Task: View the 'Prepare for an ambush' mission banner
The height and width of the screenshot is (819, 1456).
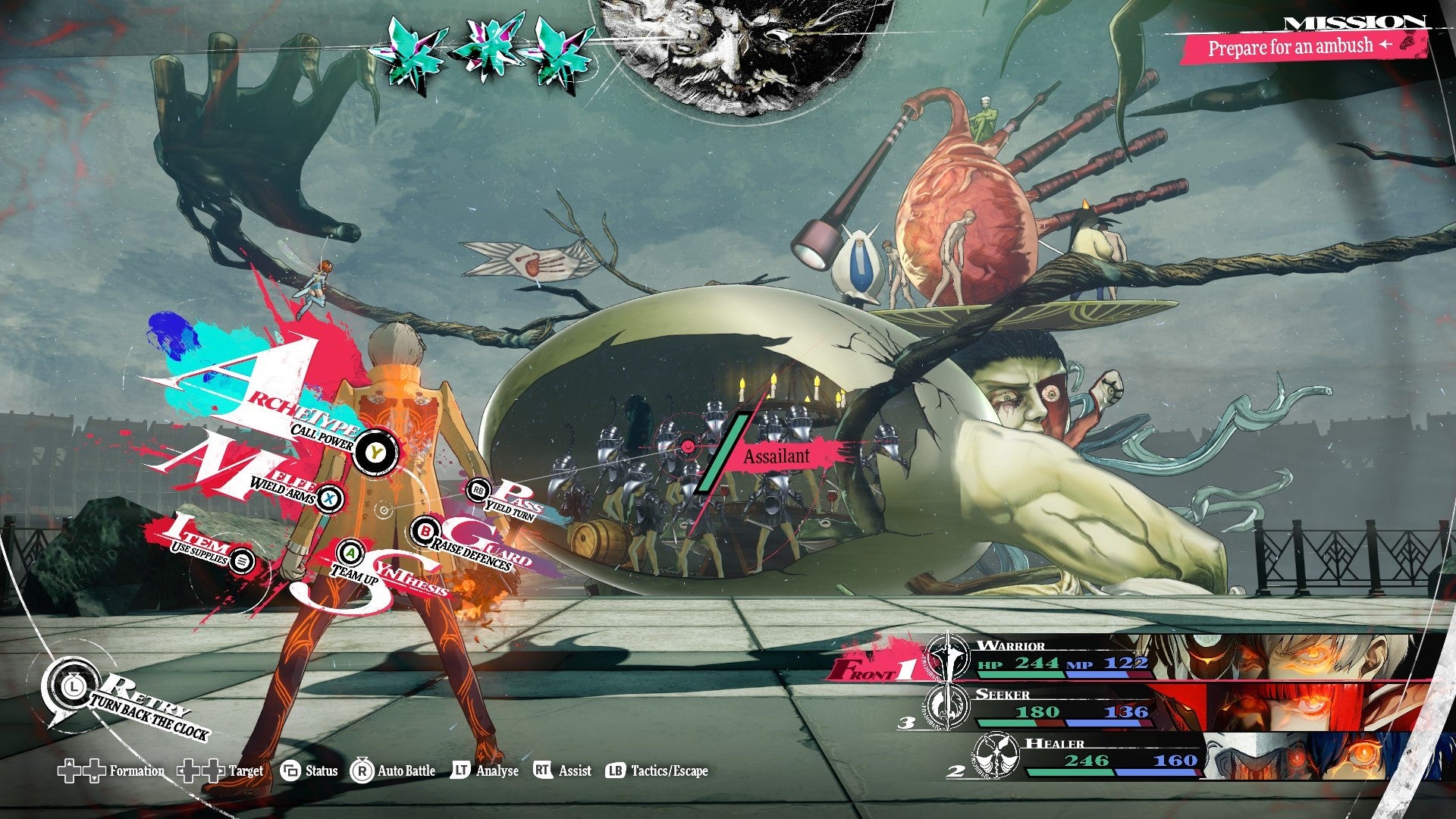Action: (x=1291, y=44)
